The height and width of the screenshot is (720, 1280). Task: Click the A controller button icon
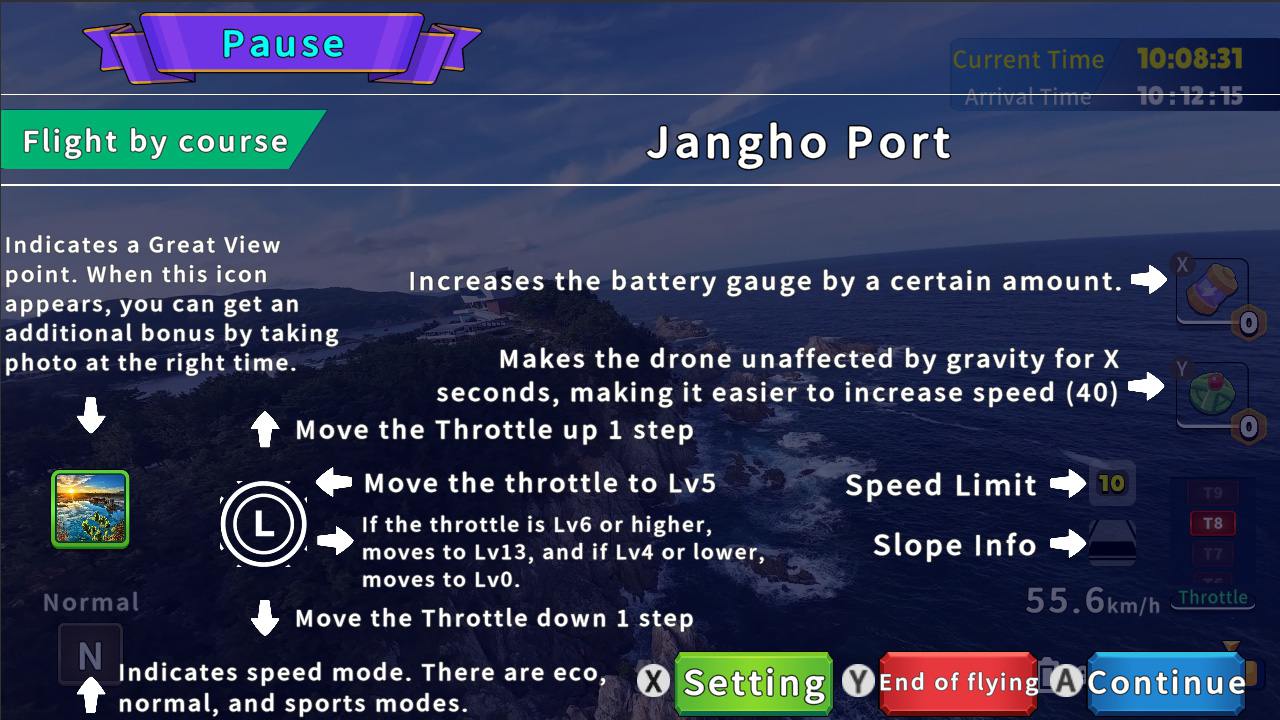click(1065, 682)
